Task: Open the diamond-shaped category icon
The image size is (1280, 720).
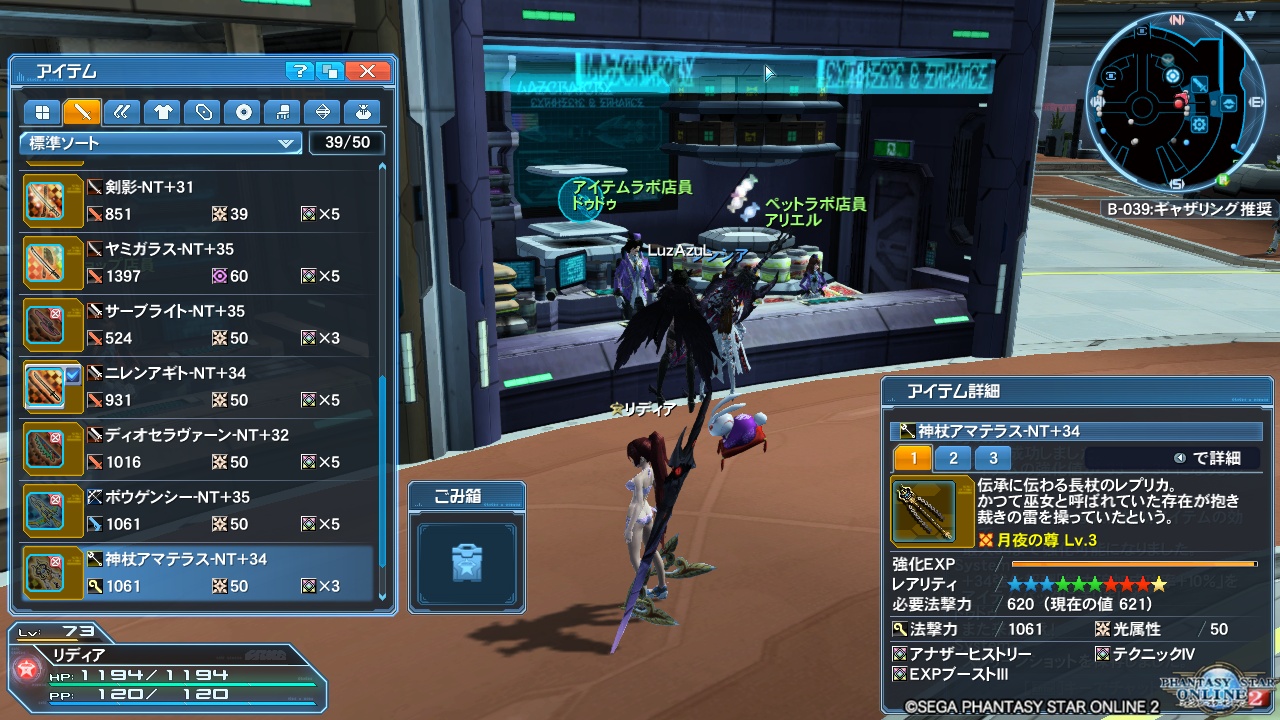Action: tap(322, 113)
